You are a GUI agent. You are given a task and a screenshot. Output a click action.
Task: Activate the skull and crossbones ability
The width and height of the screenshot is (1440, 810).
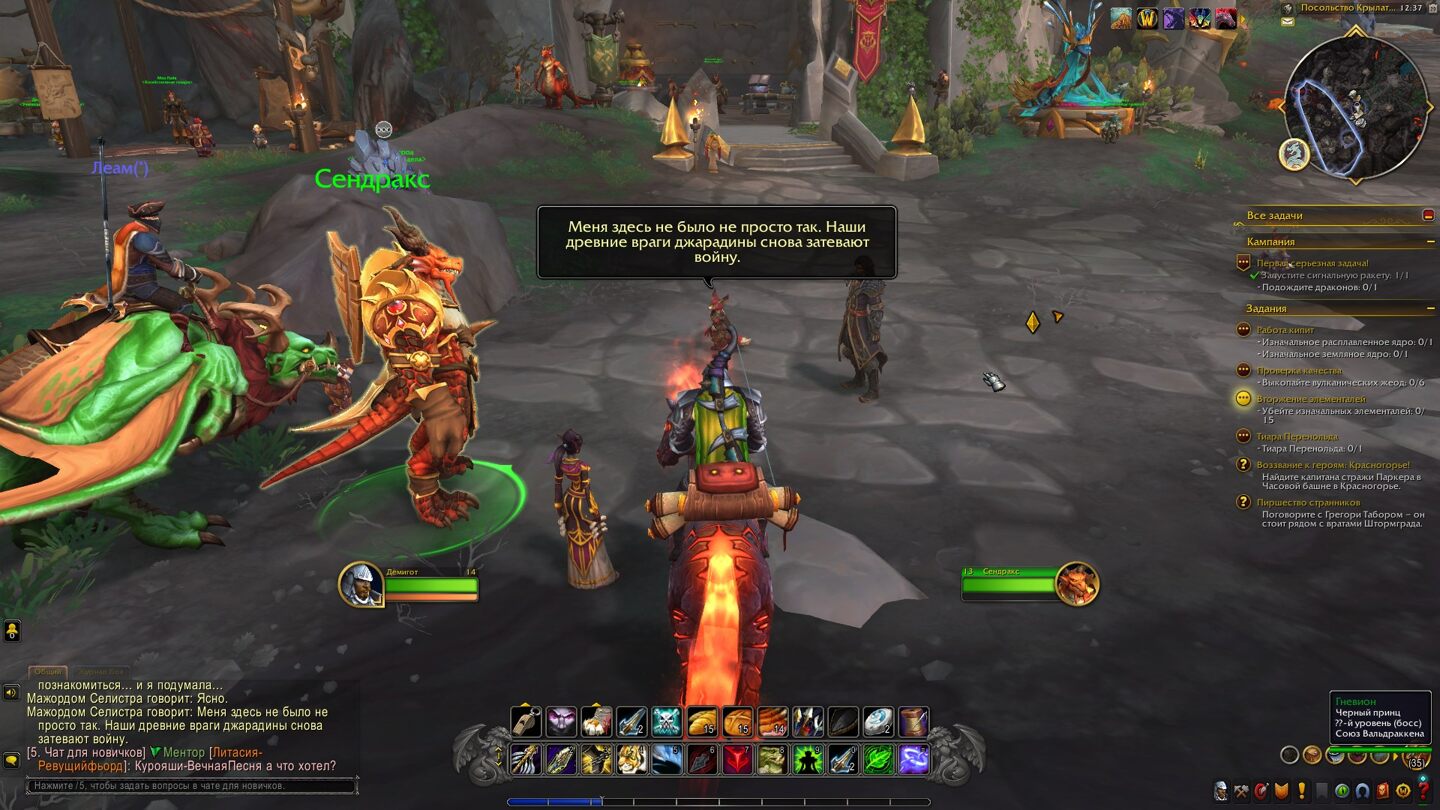667,722
